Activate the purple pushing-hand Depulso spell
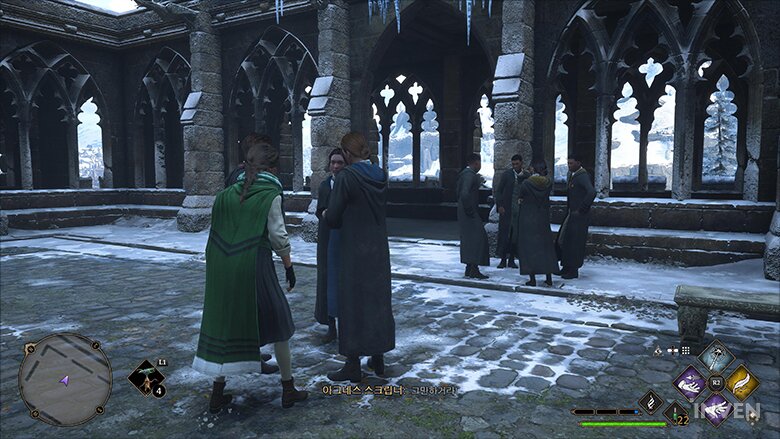 click(x=716, y=407)
